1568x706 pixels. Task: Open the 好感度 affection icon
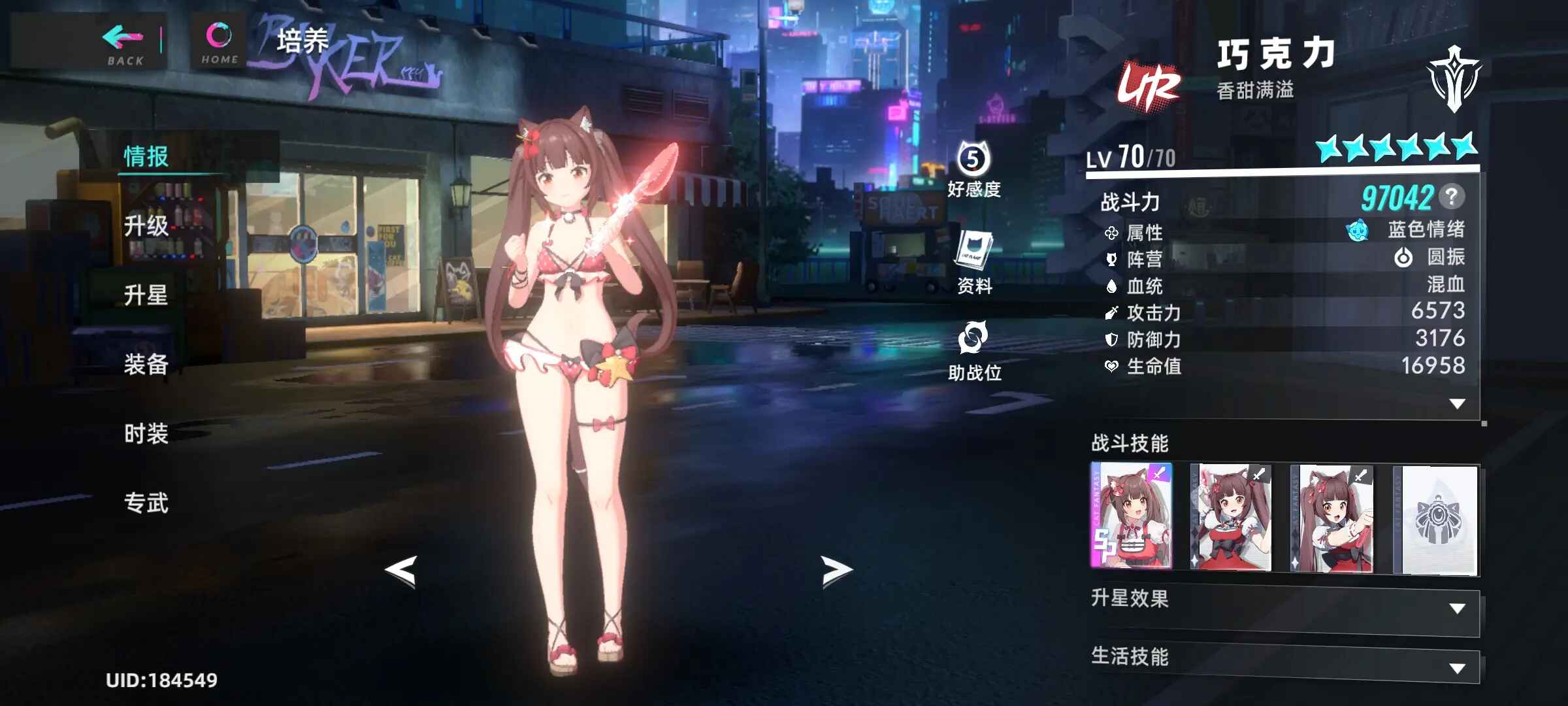coord(973,169)
